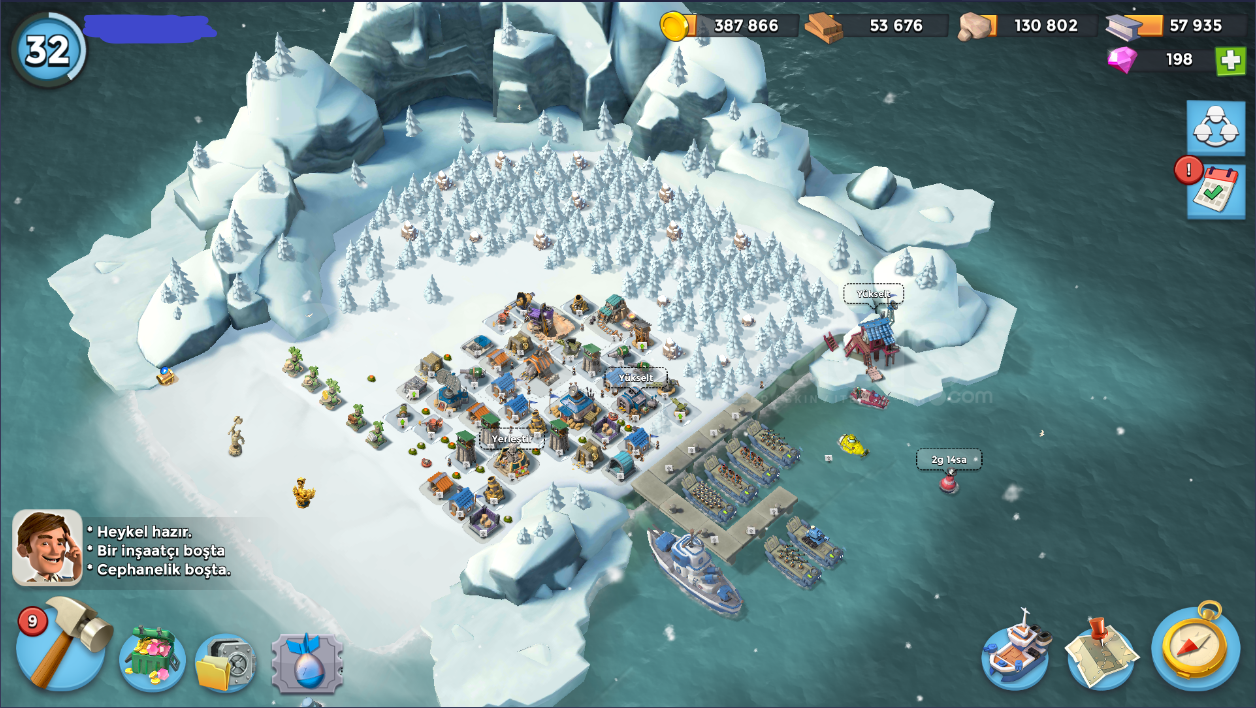The height and width of the screenshot is (708, 1256).
Task: Buy diamonds with the green plus button
Action: click(x=1230, y=60)
